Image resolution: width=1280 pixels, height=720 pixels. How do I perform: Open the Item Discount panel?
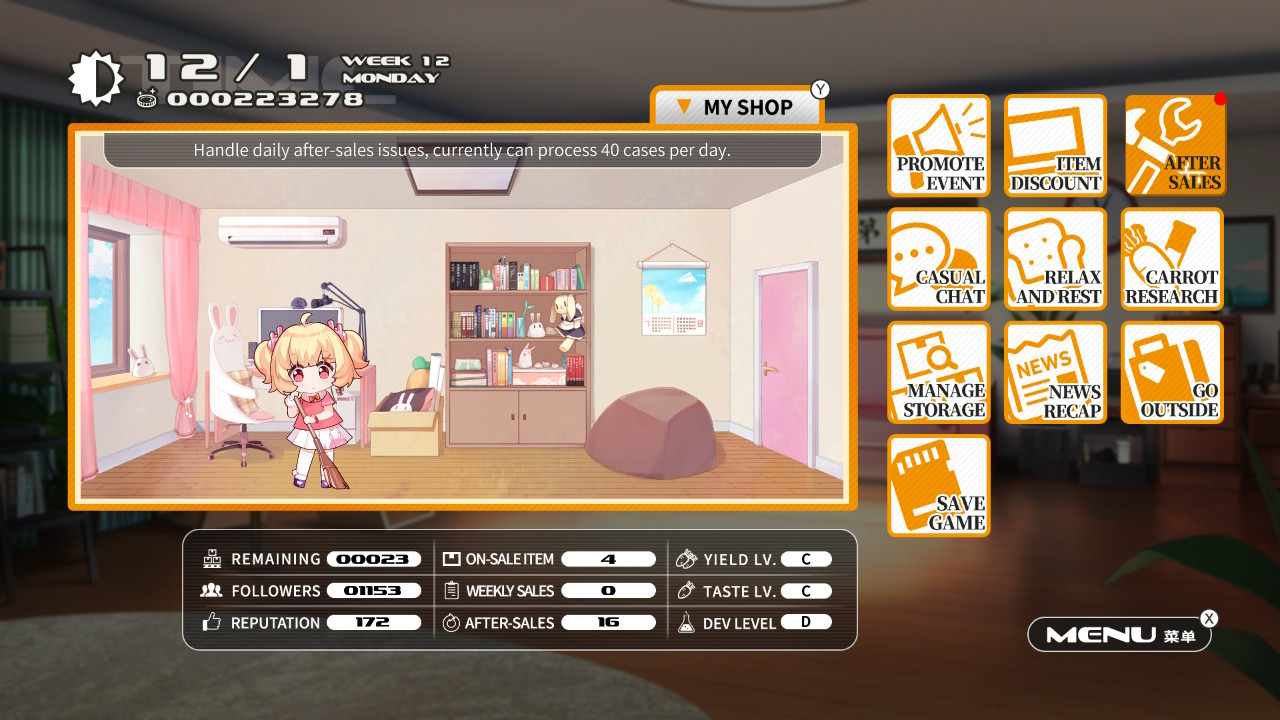point(1055,145)
